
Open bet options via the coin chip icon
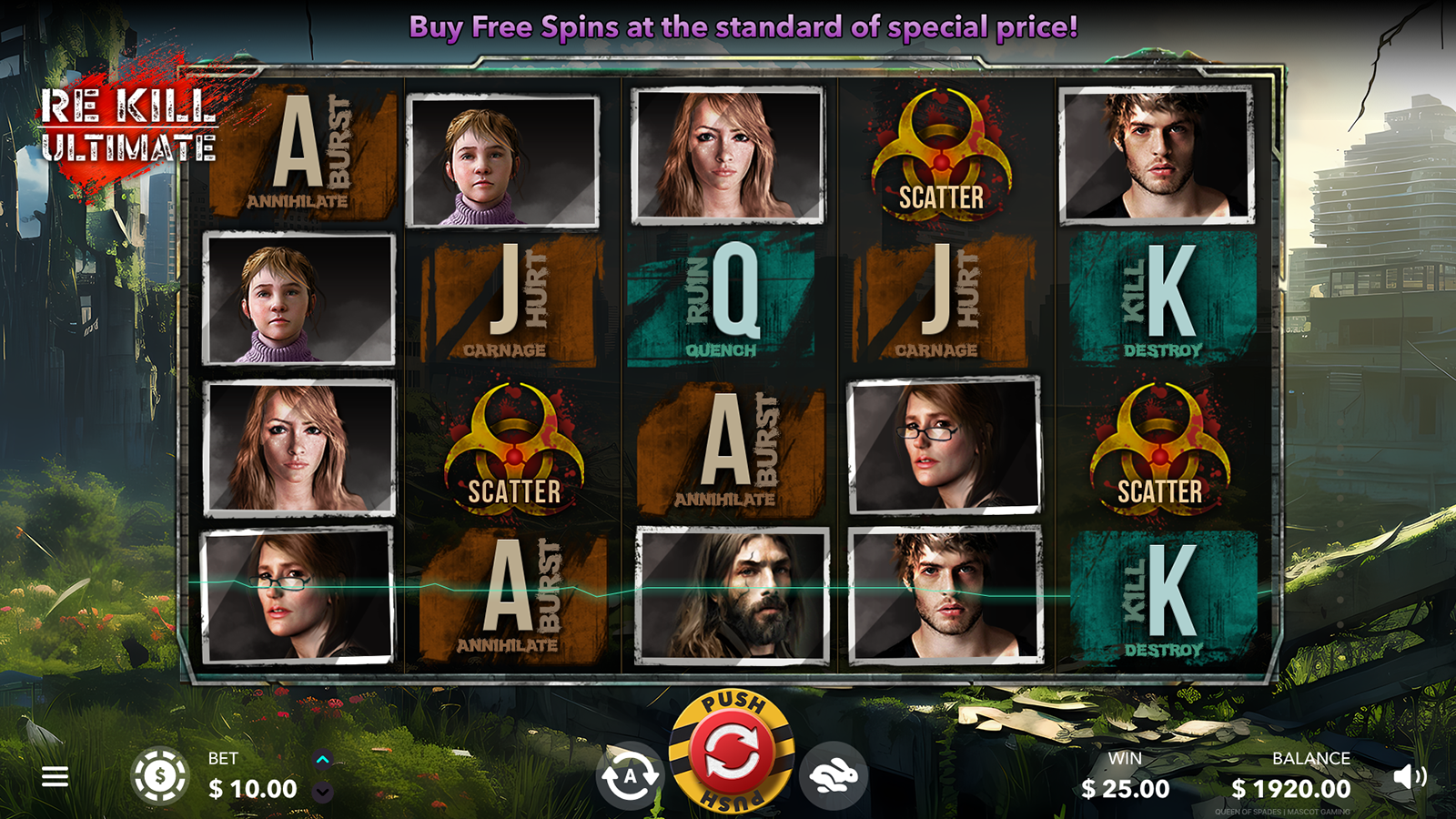(160, 776)
